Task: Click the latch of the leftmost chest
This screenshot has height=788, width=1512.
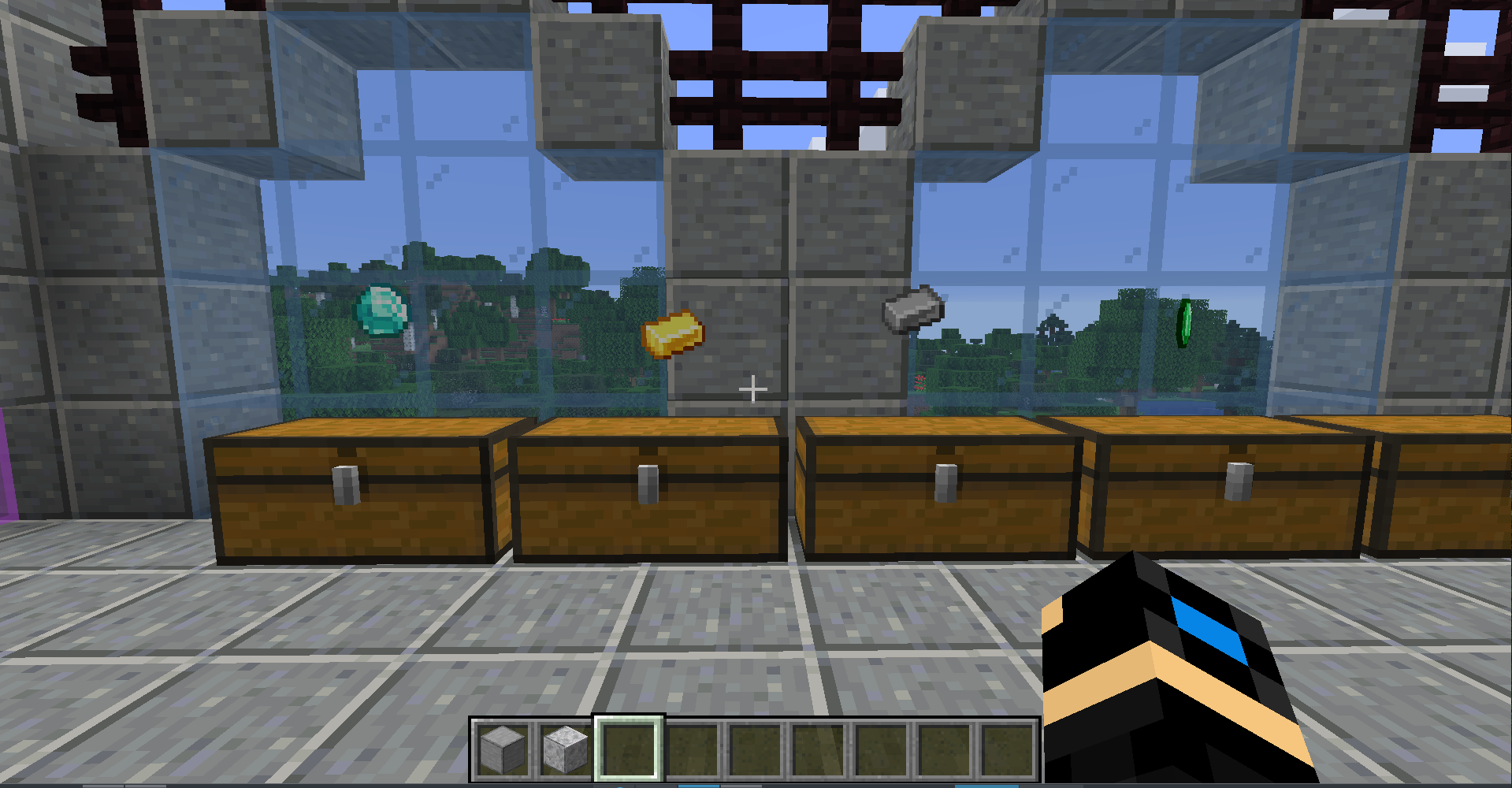Action: tap(344, 485)
